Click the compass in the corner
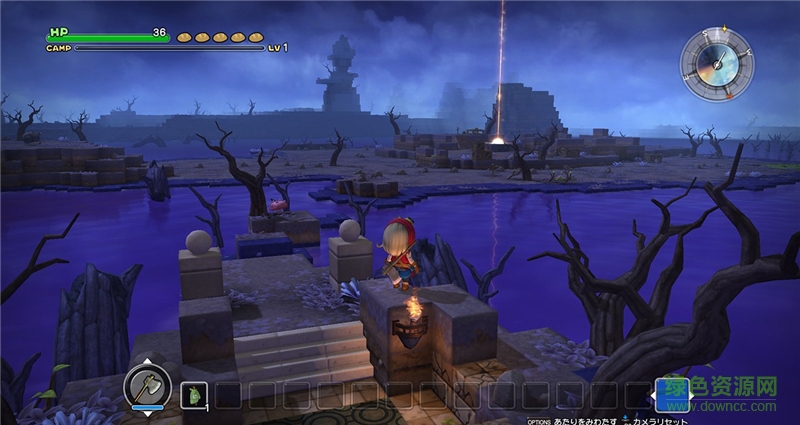The width and height of the screenshot is (800, 425). (716, 64)
